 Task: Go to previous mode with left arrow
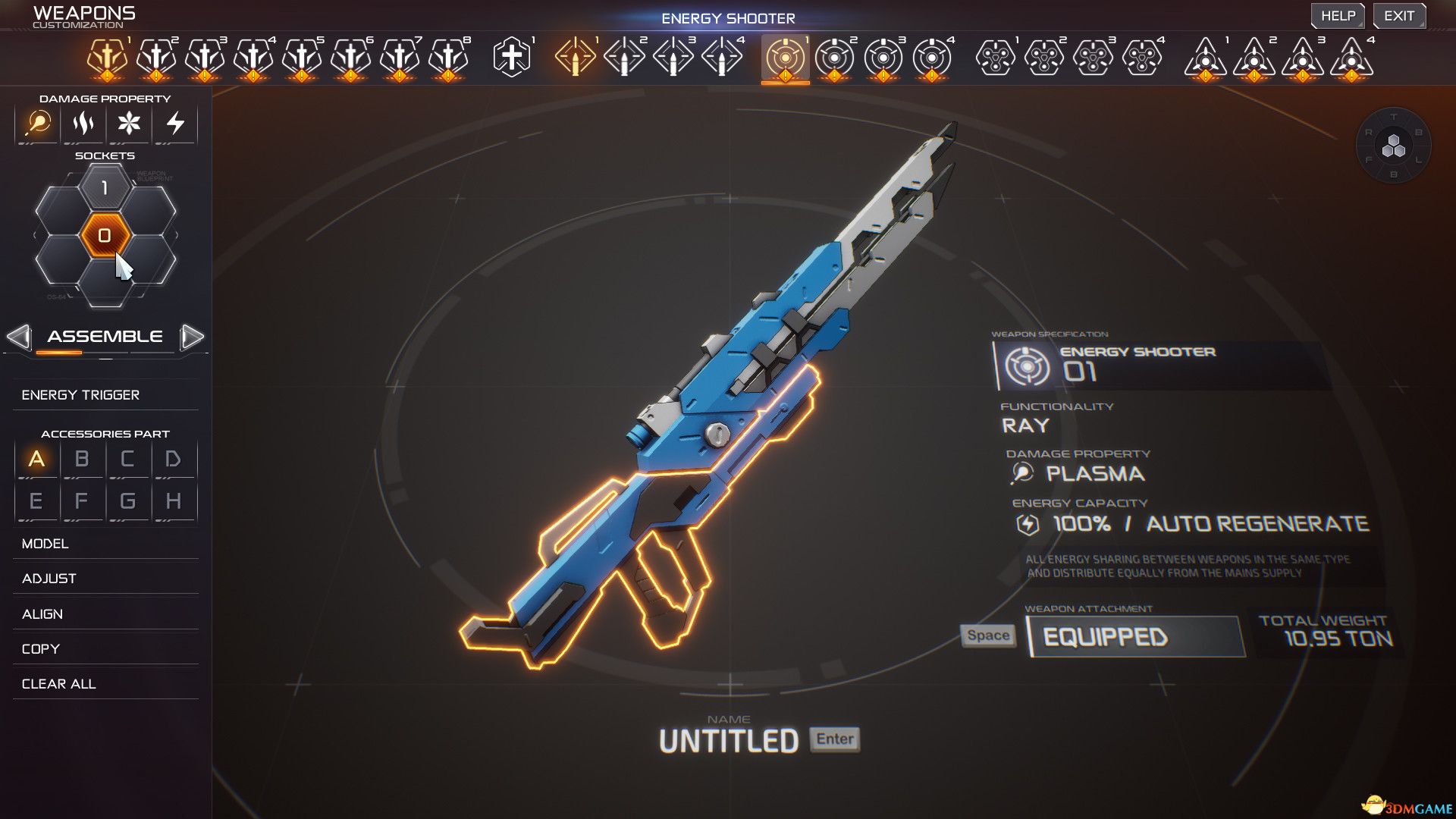(x=19, y=337)
